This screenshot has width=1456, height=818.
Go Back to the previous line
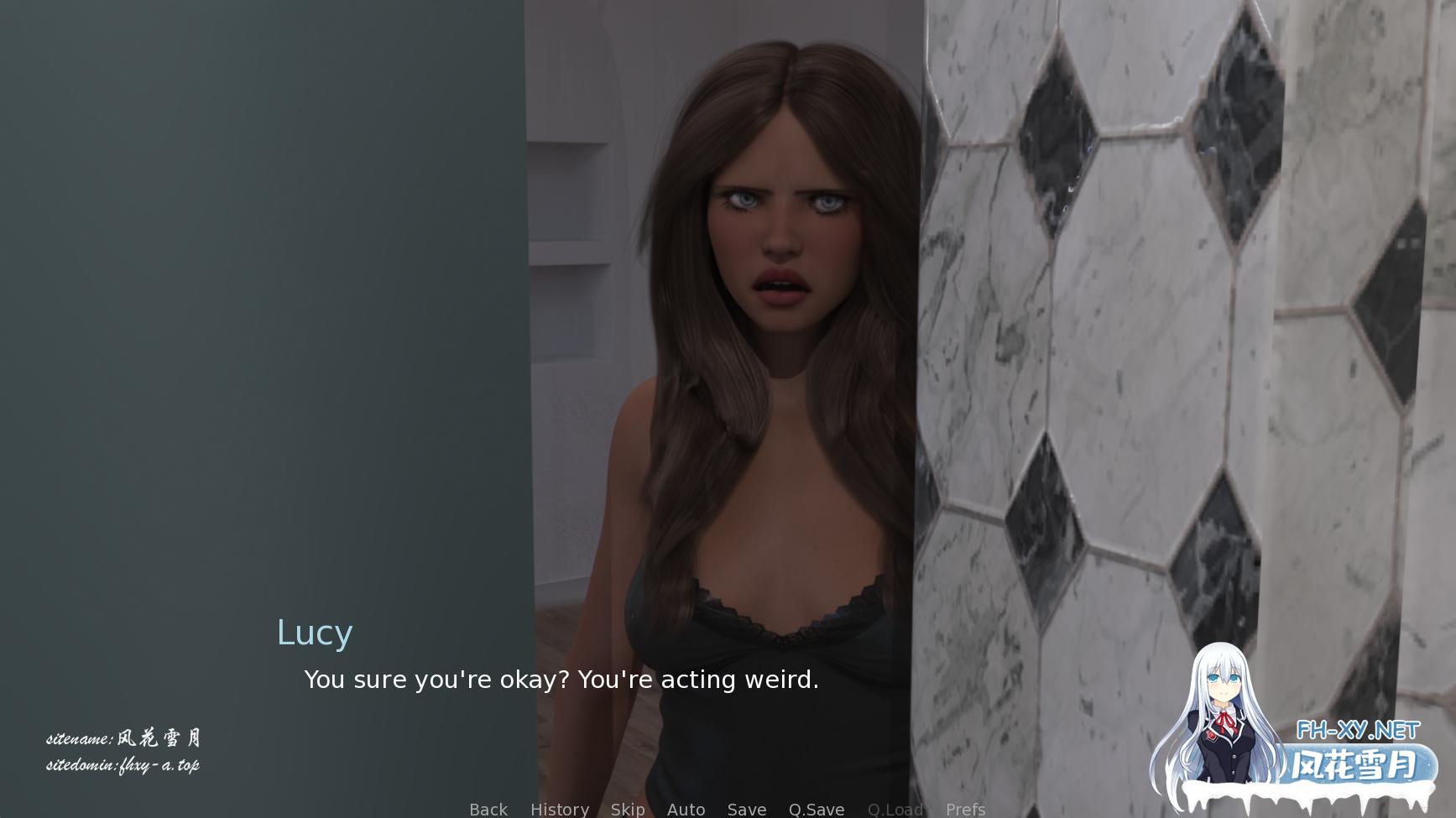coord(488,809)
